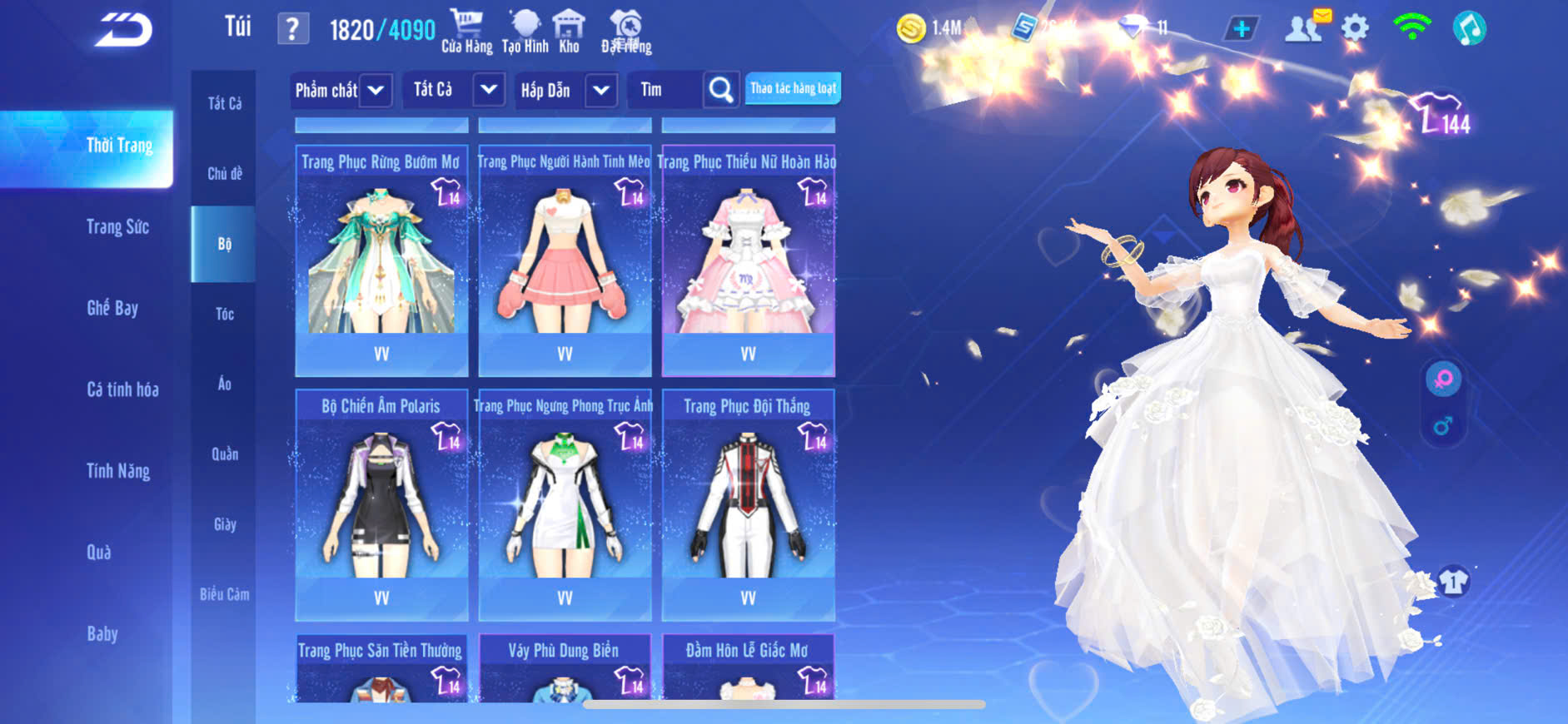1568x724 pixels.
Task: Open the Cá tính hóa tab
Action: (x=122, y=389)
